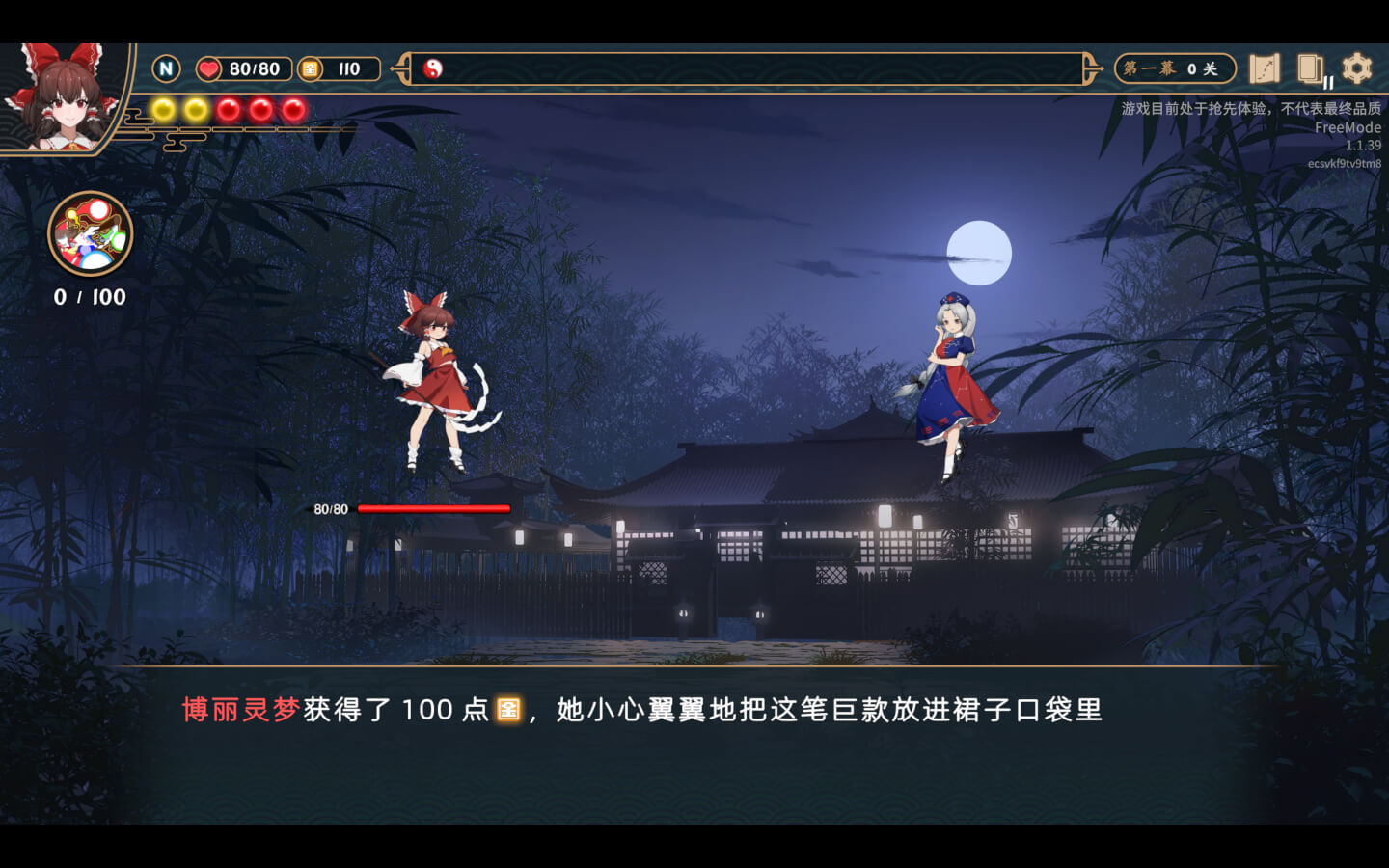The width and height of the screenshot is (1389, 868).
Task: Click the gold coin counter
Action: (338, 68)
